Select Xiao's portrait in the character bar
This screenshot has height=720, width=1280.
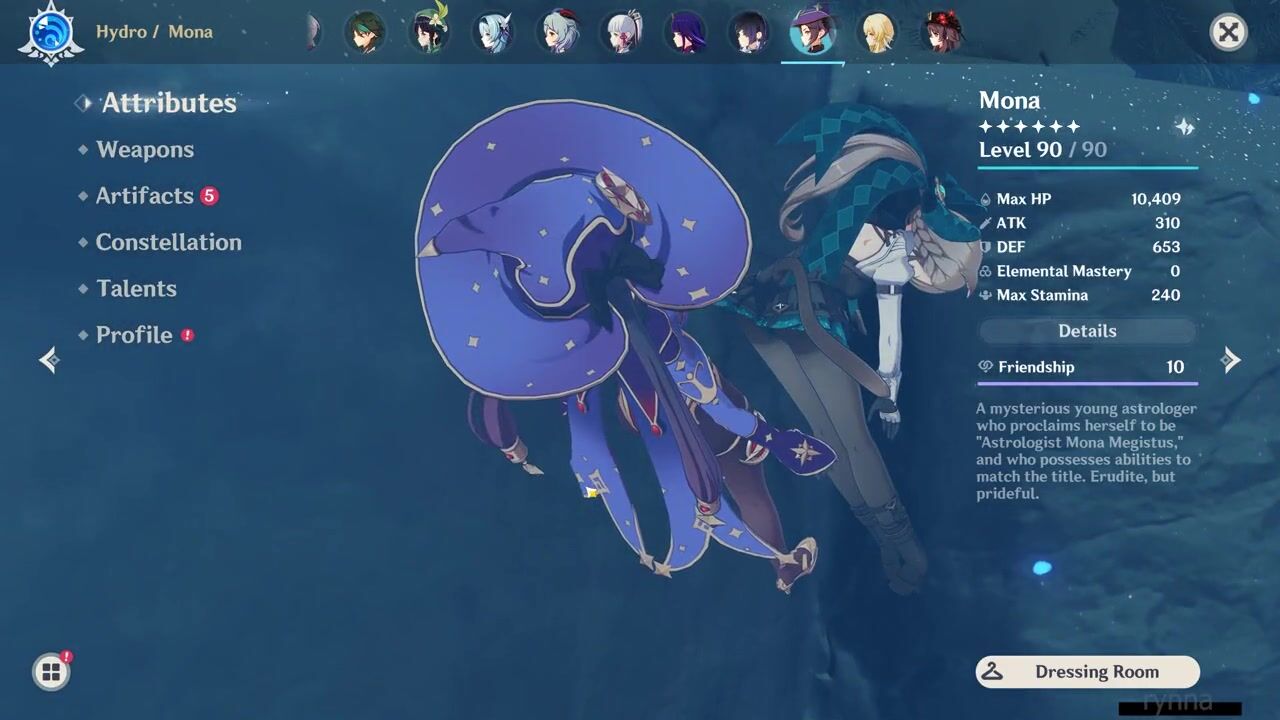click(364, 33)
